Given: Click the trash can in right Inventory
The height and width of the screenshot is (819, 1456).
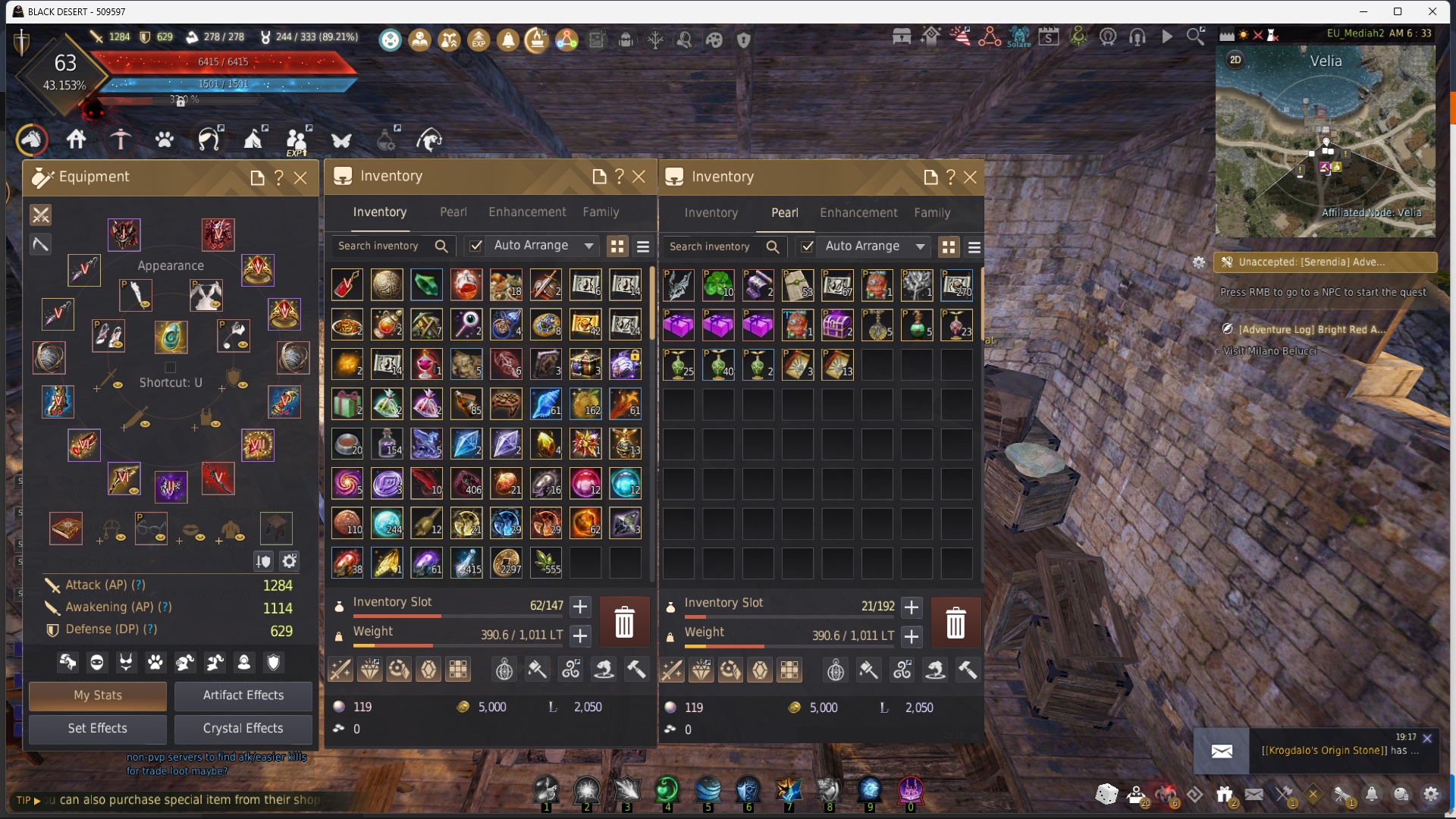Looking at the screenshot, I should 955,623.
